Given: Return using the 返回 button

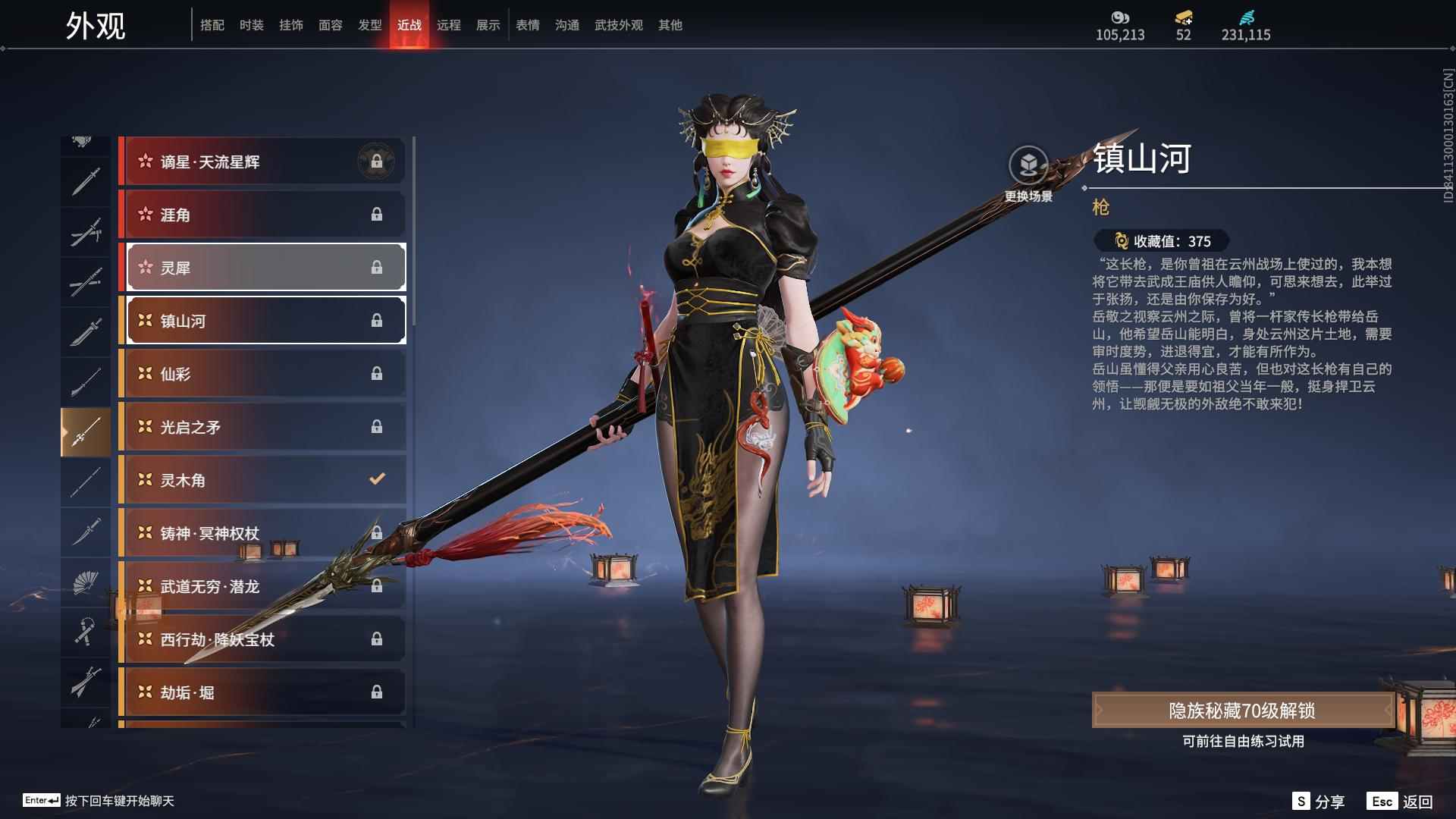Looking at the screenshot, I should 1401,802.
